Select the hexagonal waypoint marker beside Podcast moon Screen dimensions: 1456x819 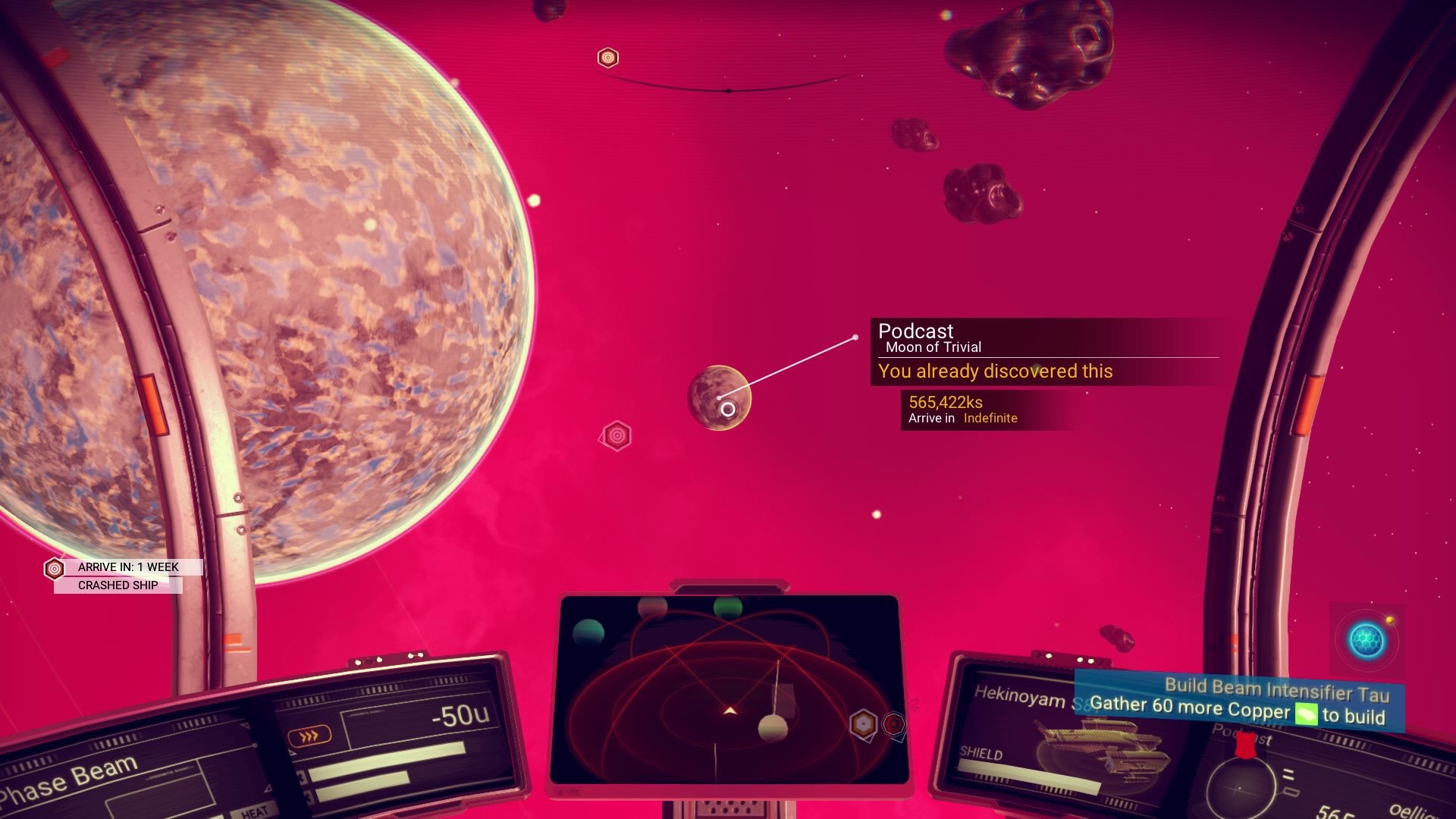617,436
